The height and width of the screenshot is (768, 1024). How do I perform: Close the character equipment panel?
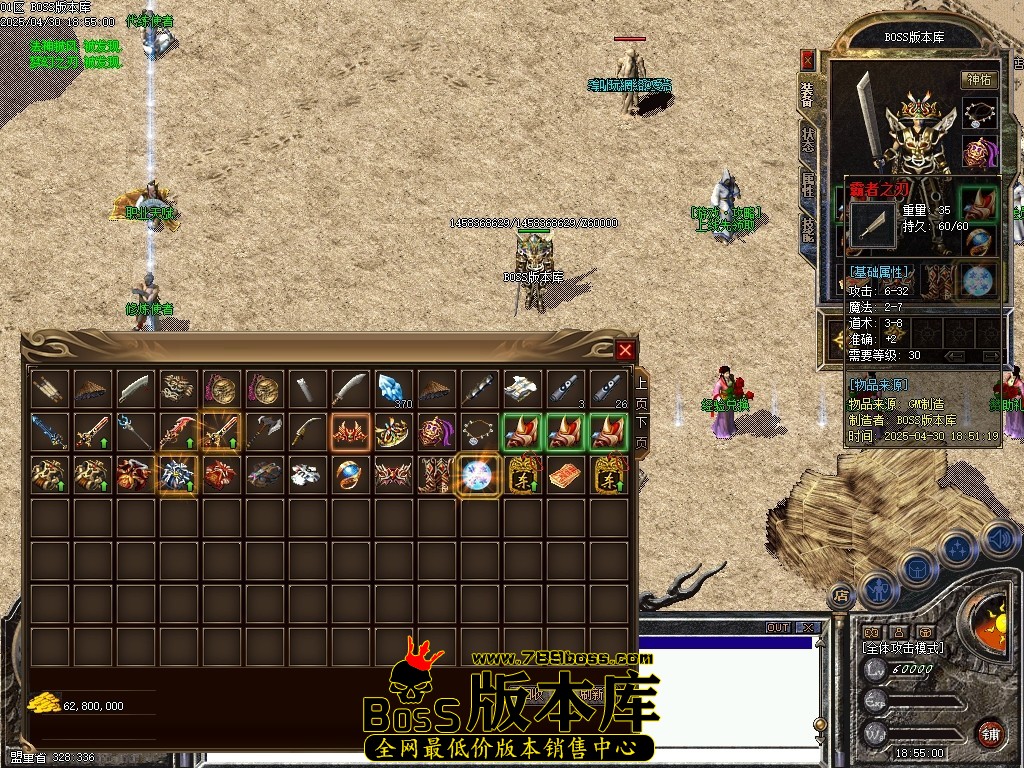coord(807,60)
